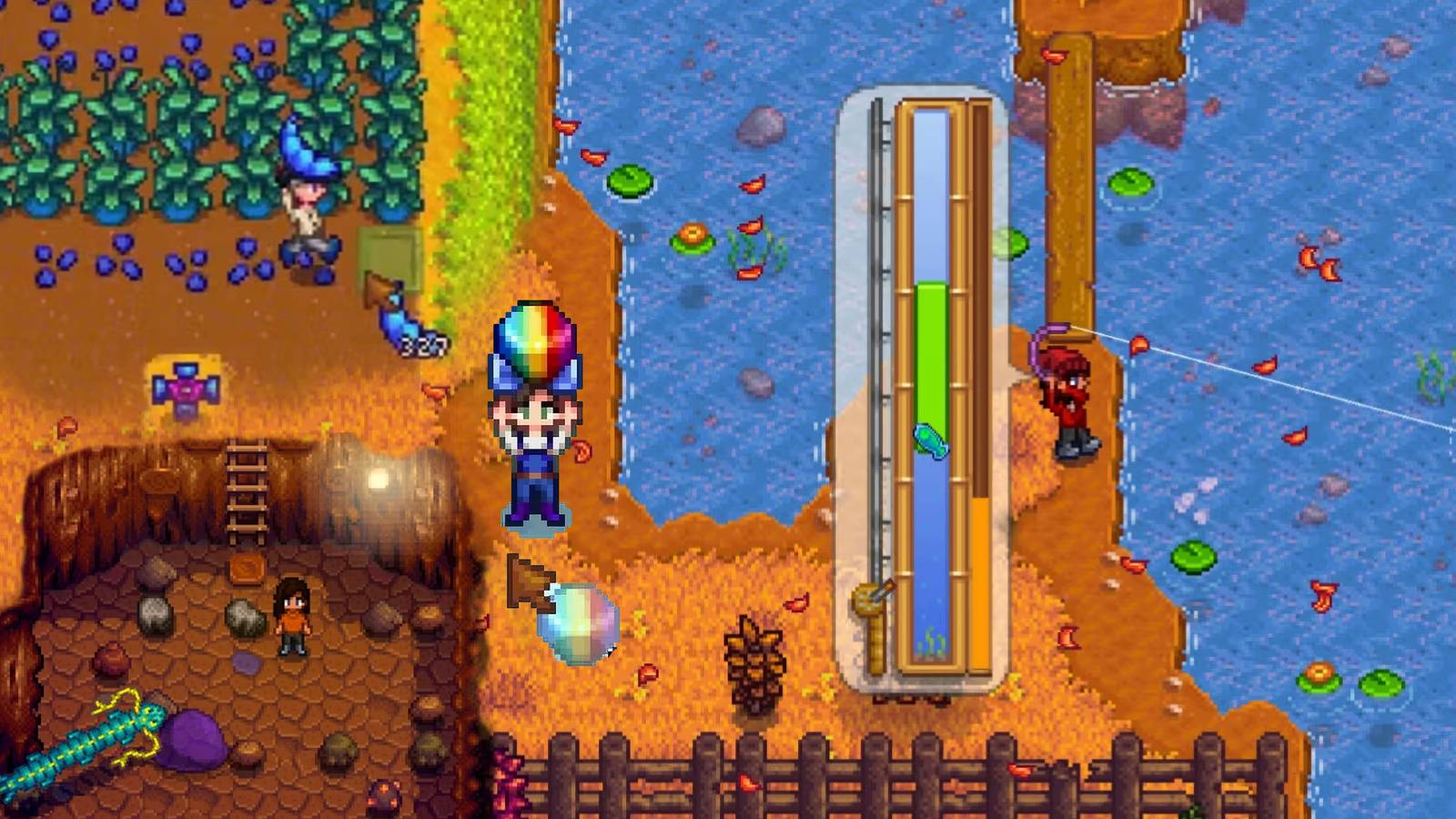Click the wooden arrow cursor on the ground

(x=531, y=582)
